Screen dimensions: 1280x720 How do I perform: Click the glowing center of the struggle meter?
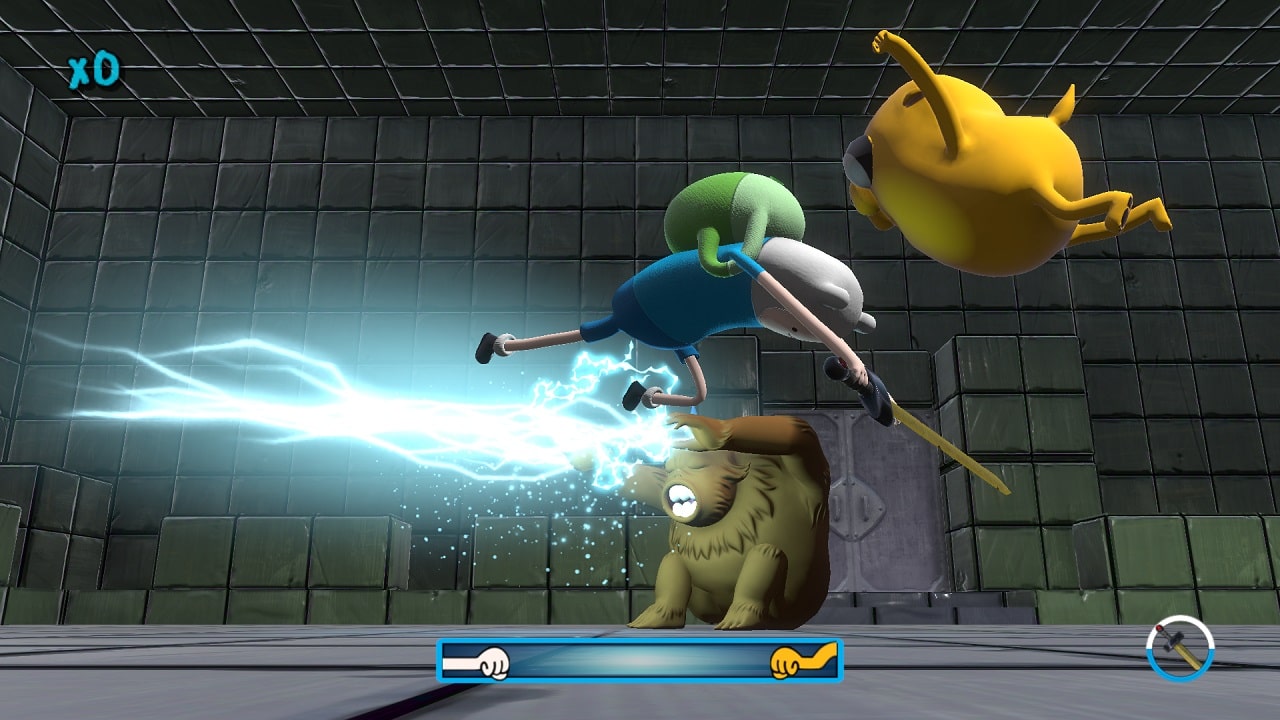[x=640, y=662]
